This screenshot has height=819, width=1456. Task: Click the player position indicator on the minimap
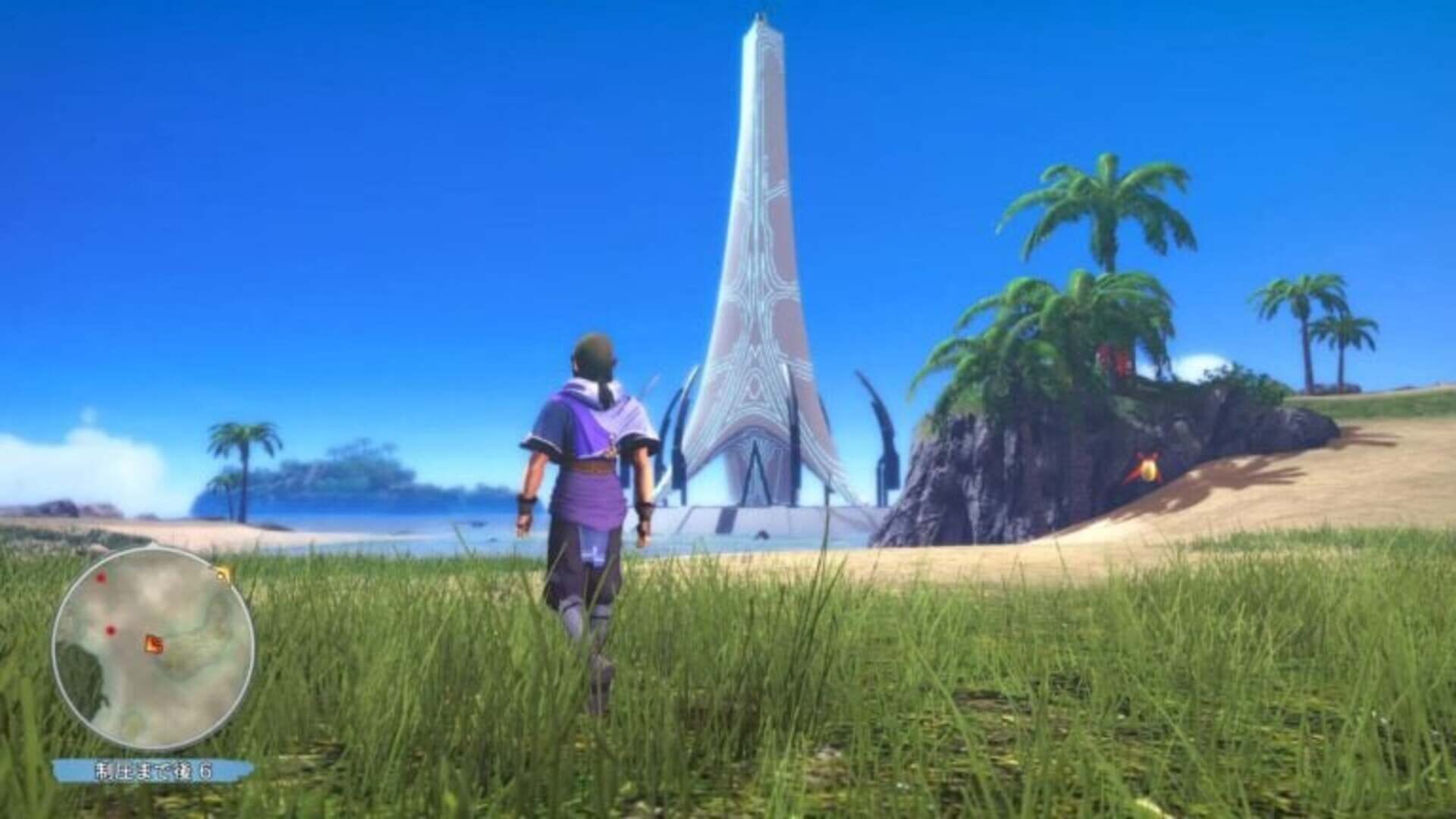153,642
